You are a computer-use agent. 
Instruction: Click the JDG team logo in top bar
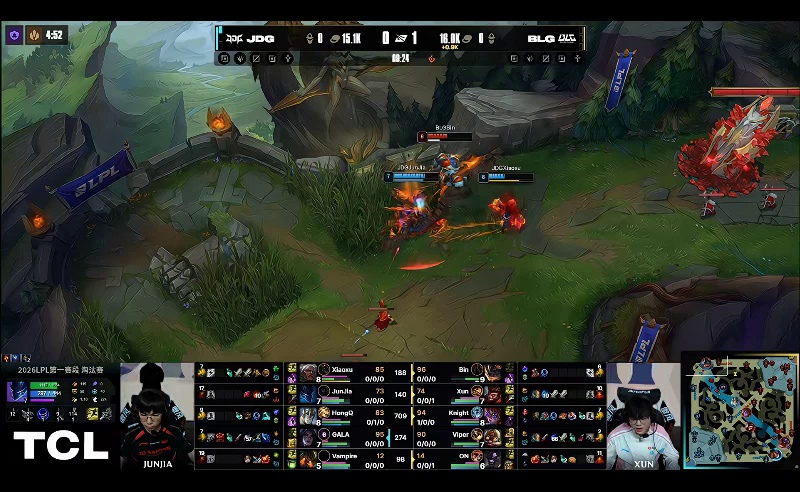(x=235, y=39)
